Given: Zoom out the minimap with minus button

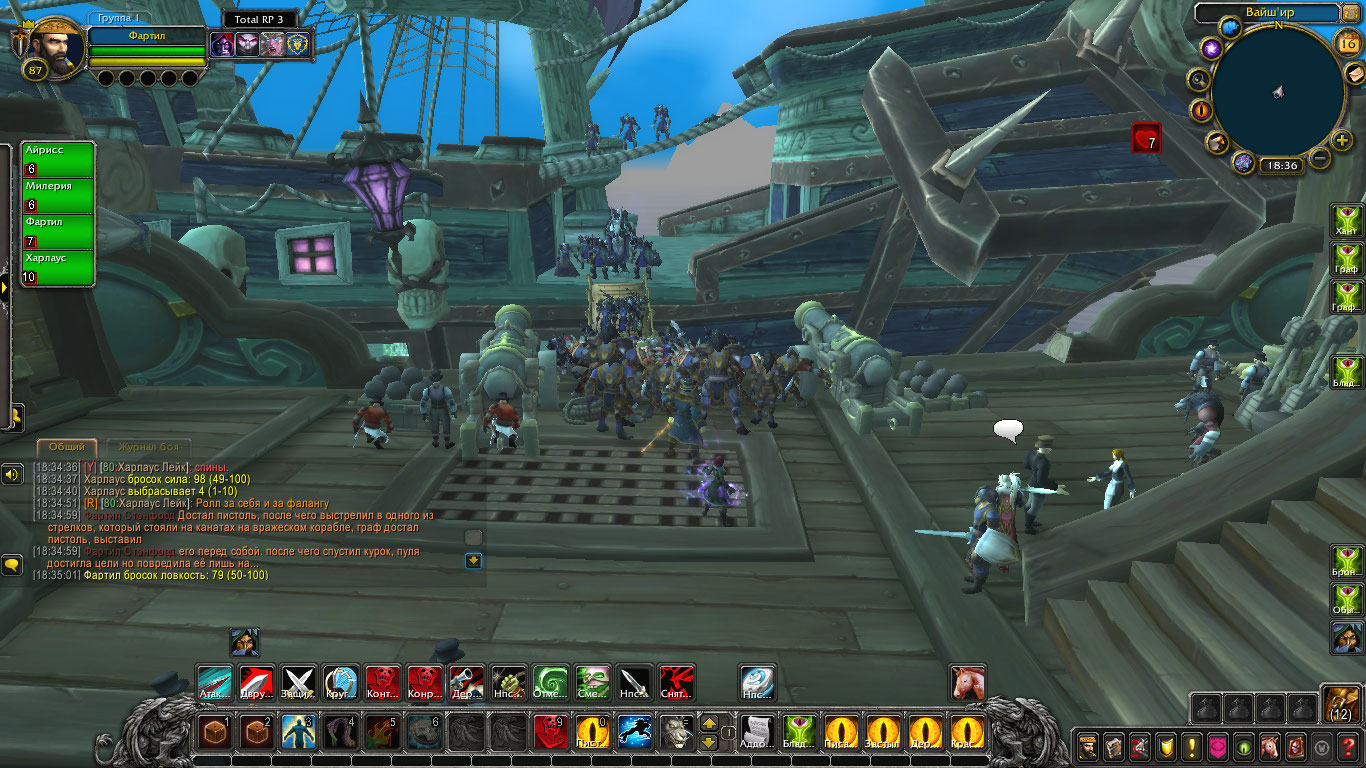Looking at the screenshot, I should [1320, 158].
